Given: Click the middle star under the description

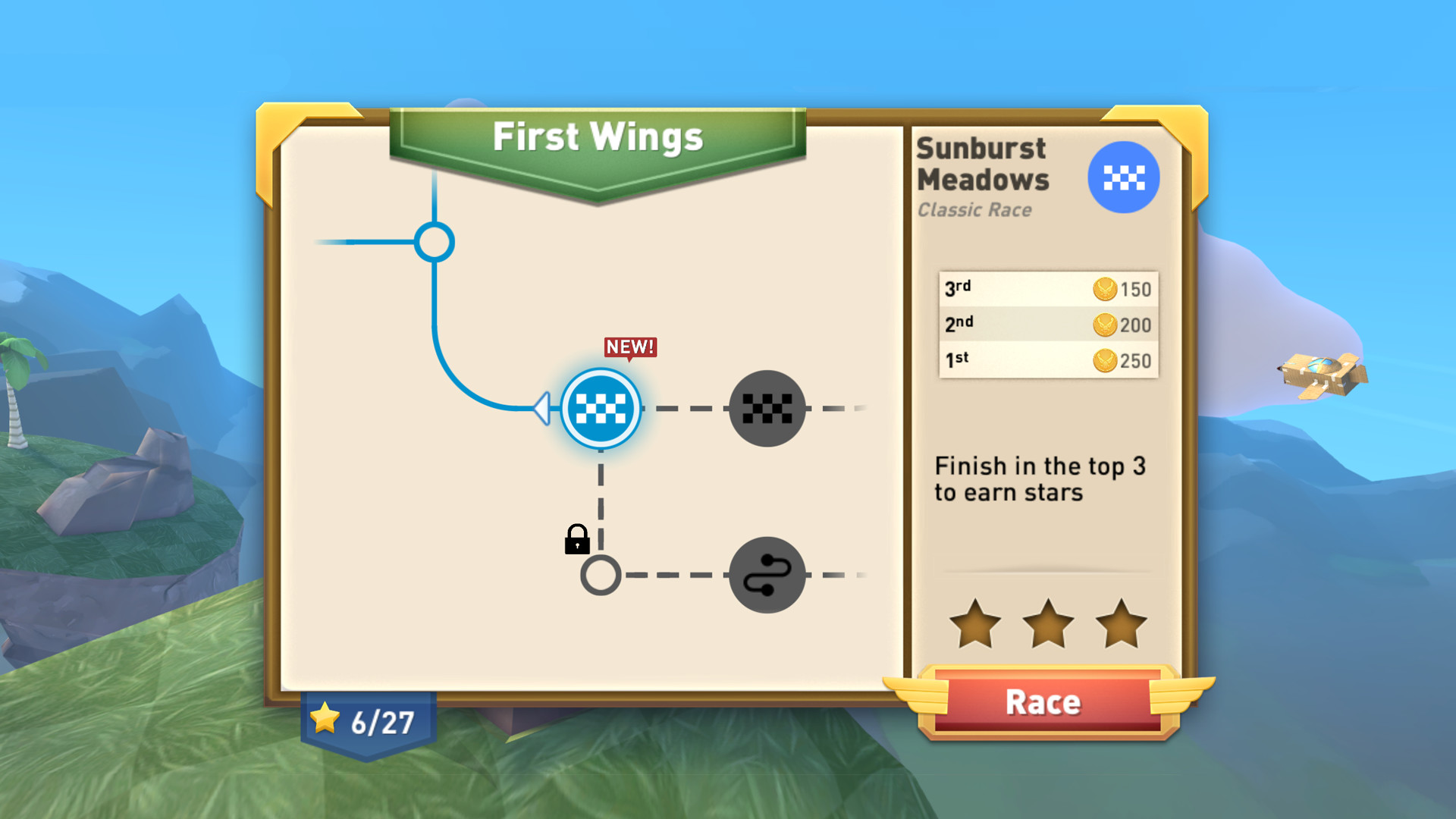Looking at the screenshot, I should coord(1047,623).
